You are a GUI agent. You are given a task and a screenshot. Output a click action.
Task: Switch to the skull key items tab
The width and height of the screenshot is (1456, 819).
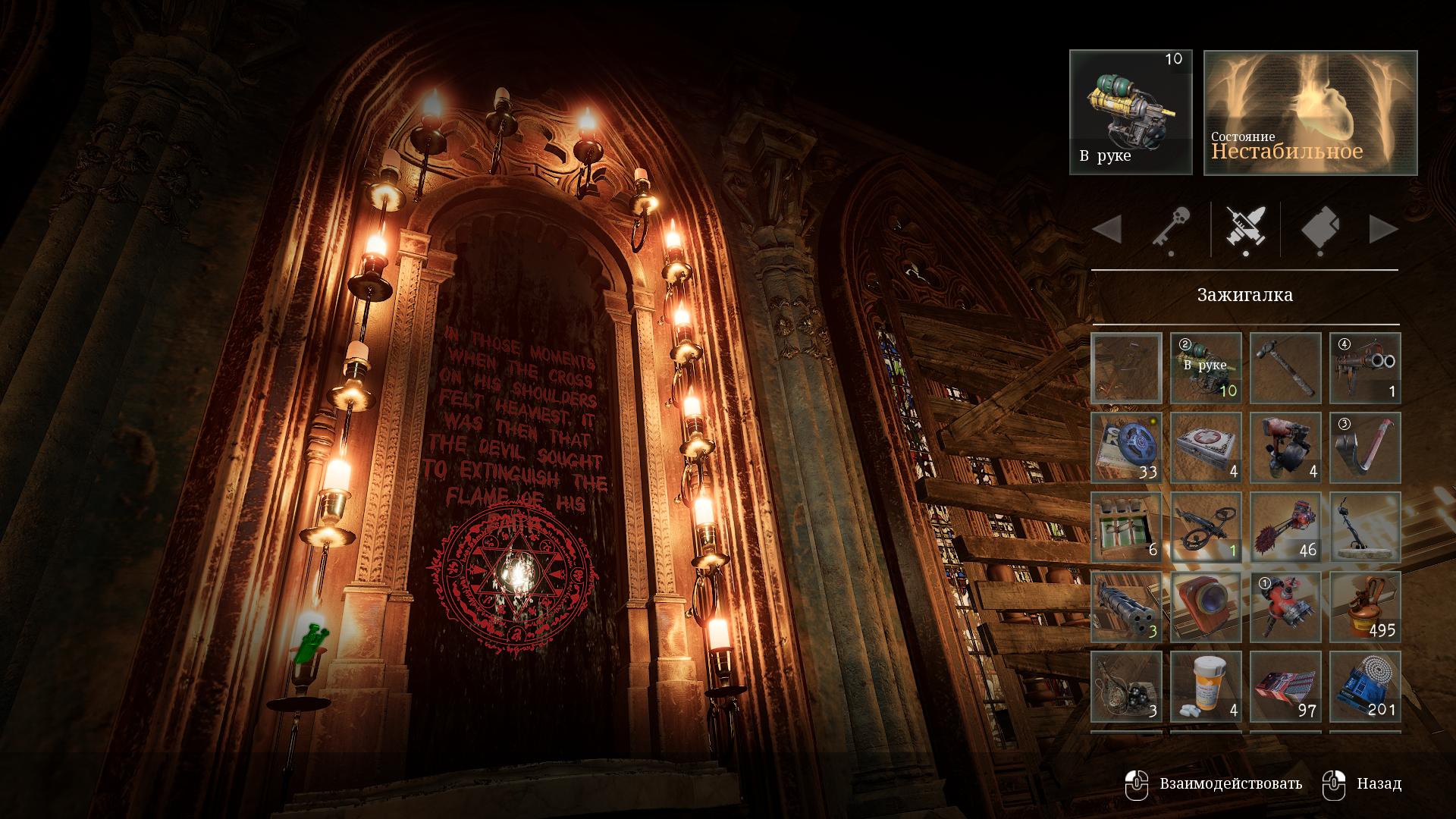tap(1172, 227)
